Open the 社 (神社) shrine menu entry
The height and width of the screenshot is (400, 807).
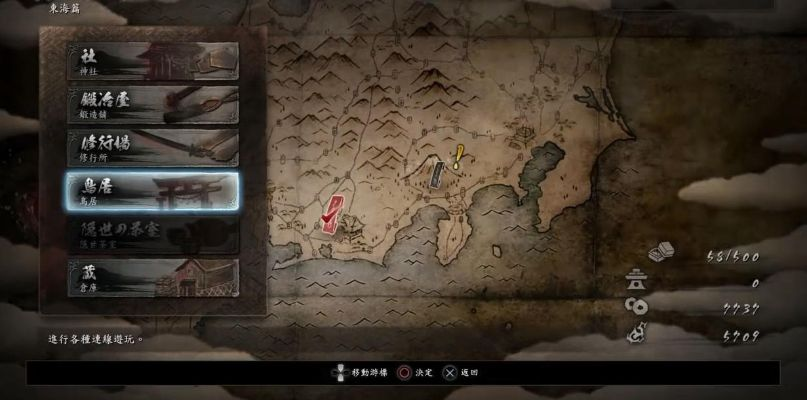pyautogui.click(x=152, y=62)
